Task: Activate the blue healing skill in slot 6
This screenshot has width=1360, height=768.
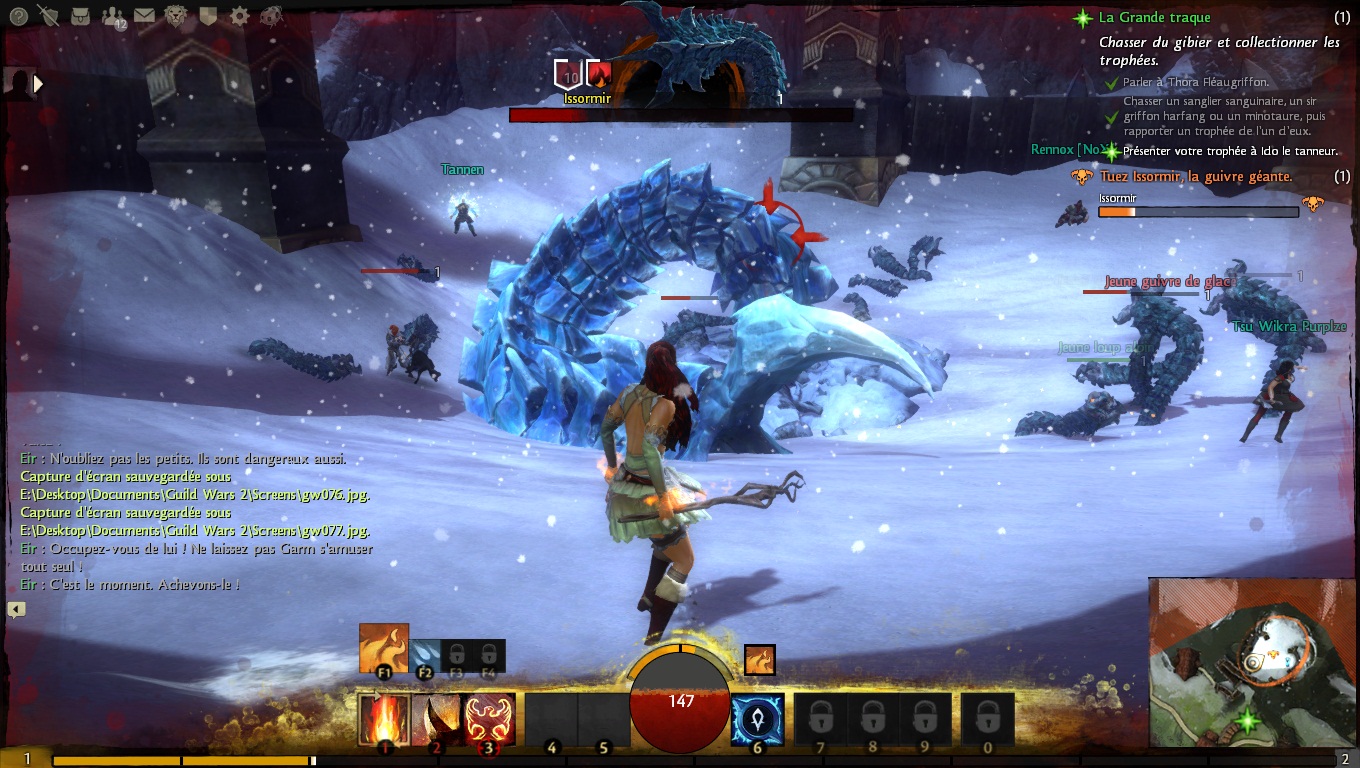Action: click(757, 719)
